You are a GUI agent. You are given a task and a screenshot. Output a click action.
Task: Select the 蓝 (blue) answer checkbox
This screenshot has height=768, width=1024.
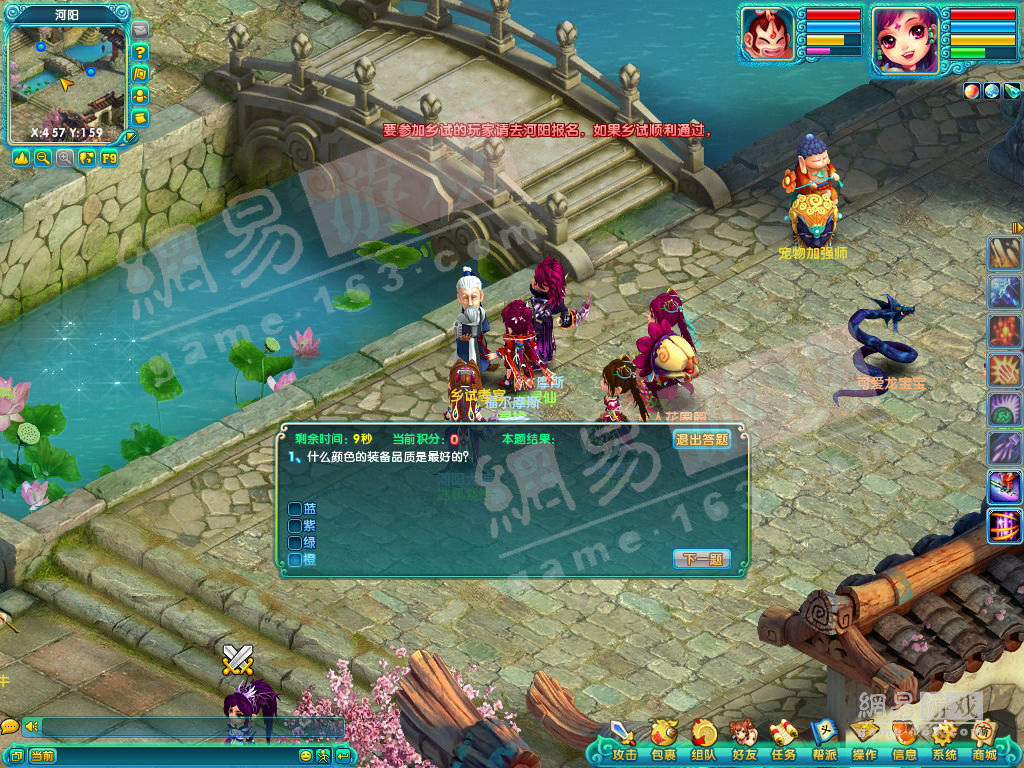coord(295,508)
